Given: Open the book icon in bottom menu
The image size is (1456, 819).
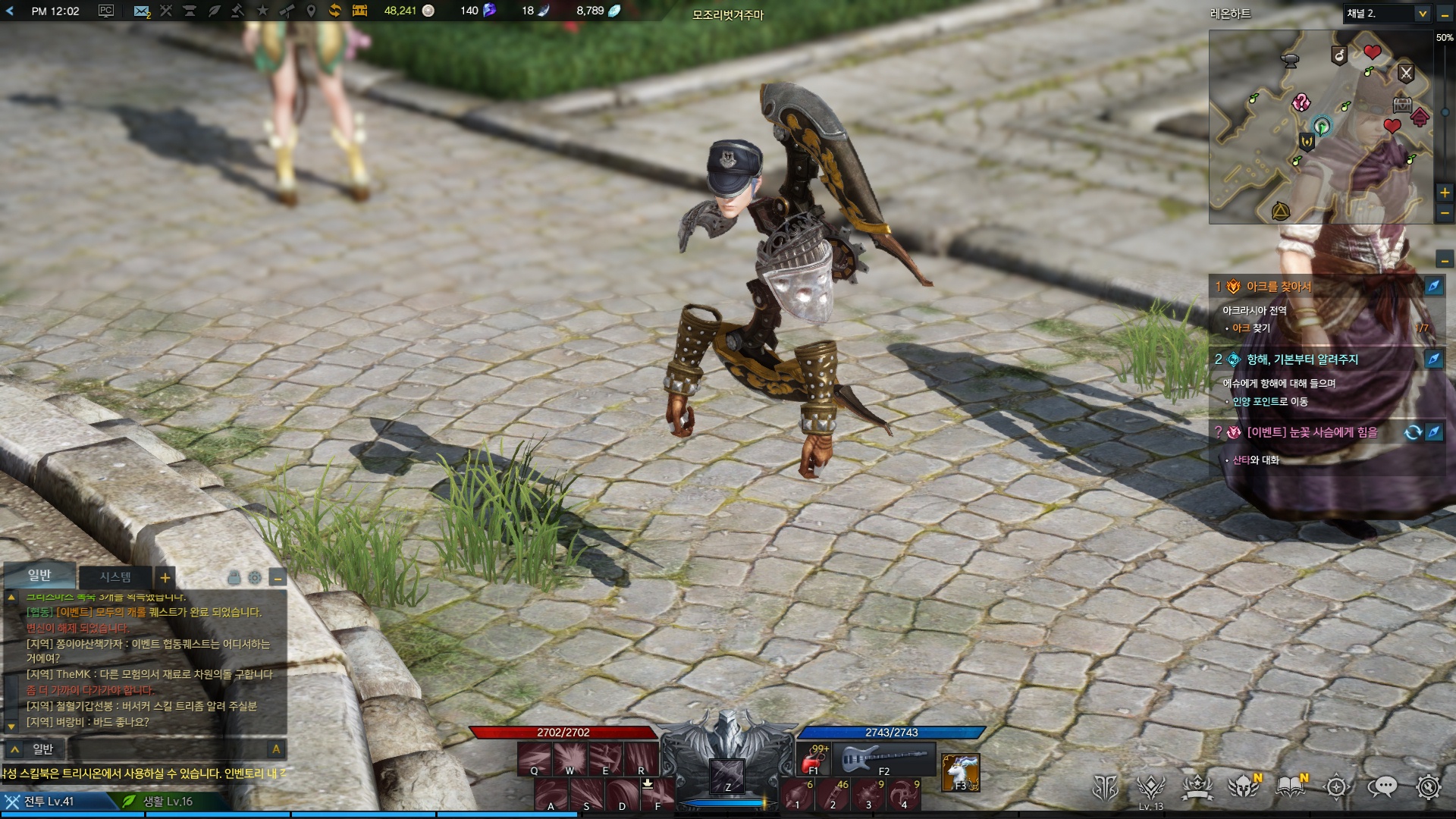Looking at the screenshot, I should click(1290, 787).
